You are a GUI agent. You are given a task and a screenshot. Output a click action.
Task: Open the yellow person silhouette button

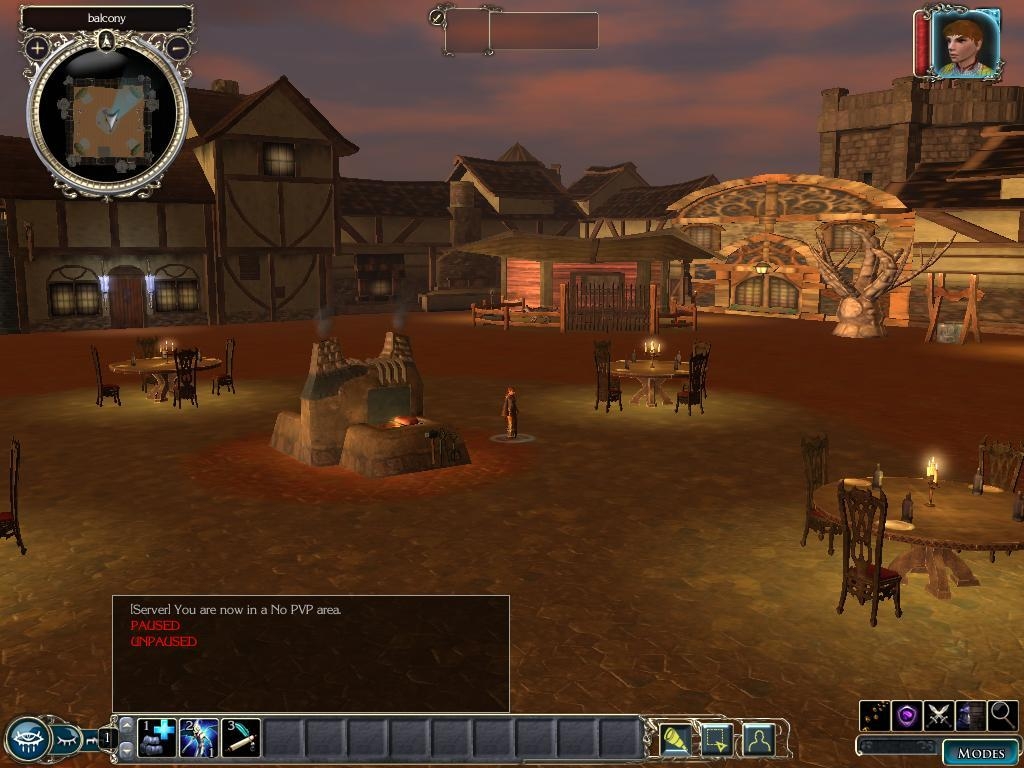(x=759, y=740)
